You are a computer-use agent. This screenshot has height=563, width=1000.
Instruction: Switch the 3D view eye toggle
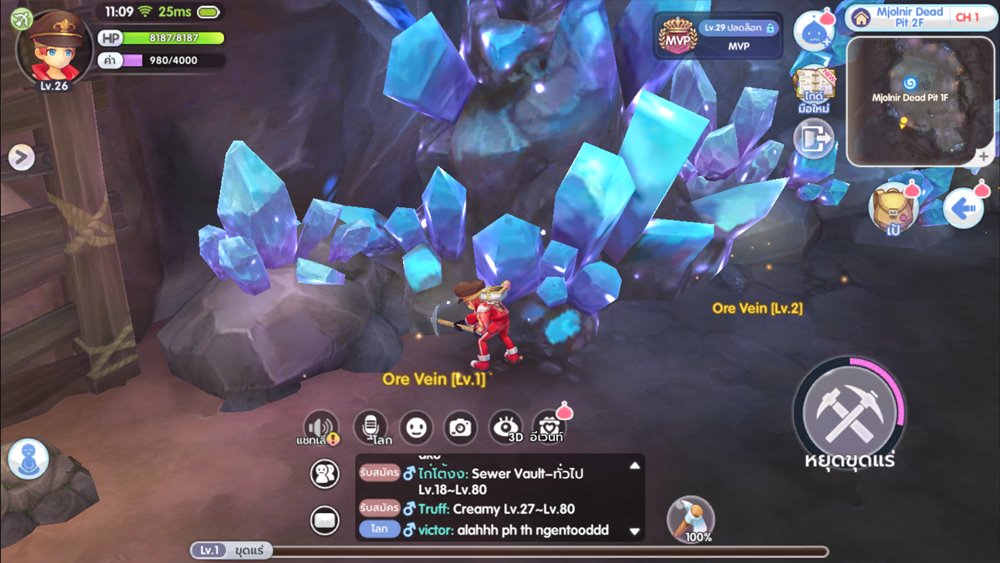click(x=506, y=427)
